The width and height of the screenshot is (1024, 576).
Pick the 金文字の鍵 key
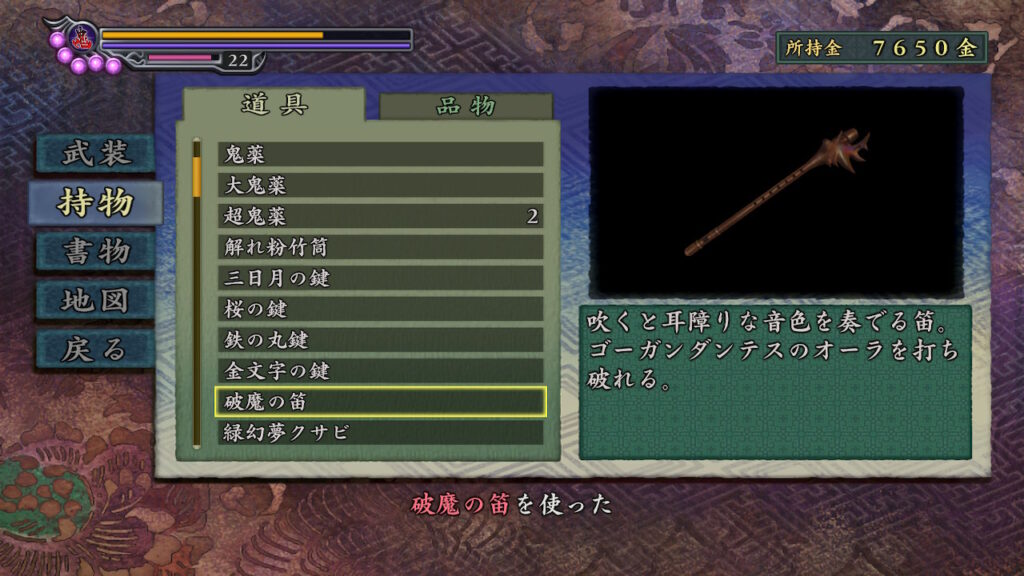pyautogui.click(x=380, y=371)
